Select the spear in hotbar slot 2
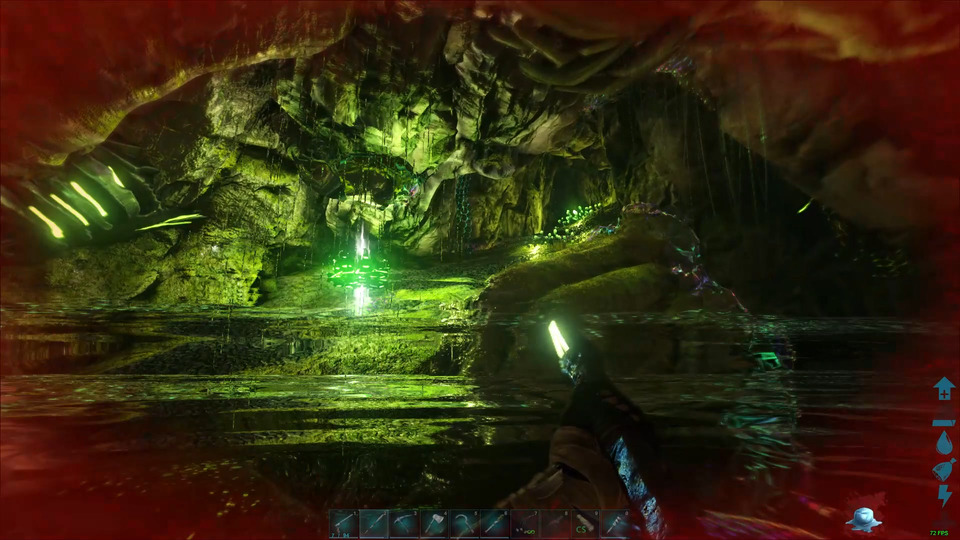Viewport: 960px width, 540px height. pyautogui.click(x=374, y=523)
